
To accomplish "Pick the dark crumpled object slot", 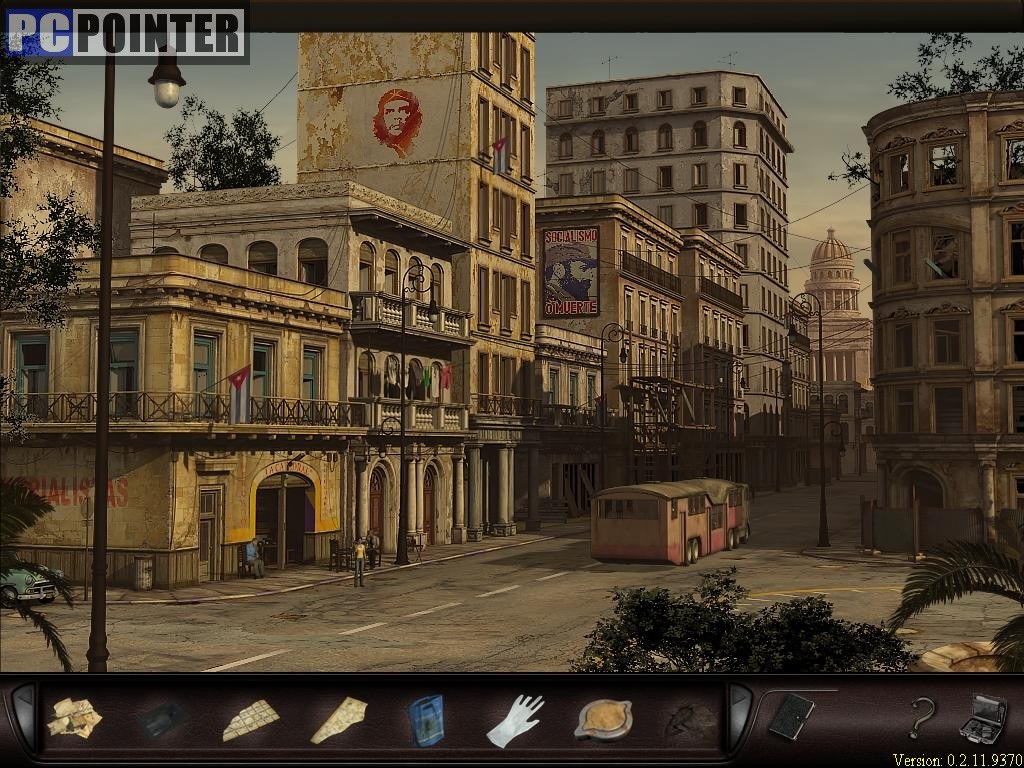I will [x=691, y=720].
